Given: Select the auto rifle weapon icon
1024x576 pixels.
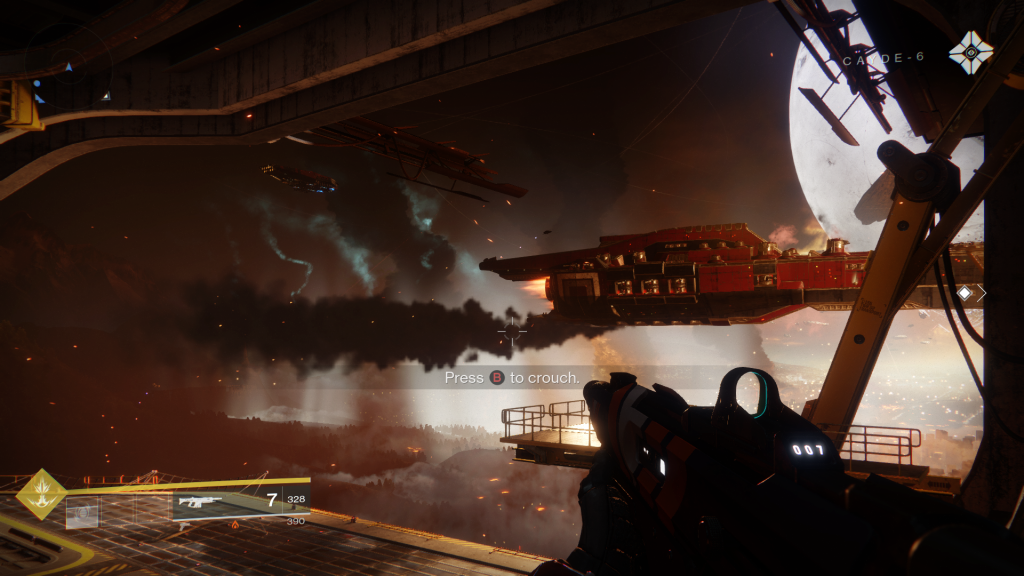Looking at the screenshot, I should 200,502.
